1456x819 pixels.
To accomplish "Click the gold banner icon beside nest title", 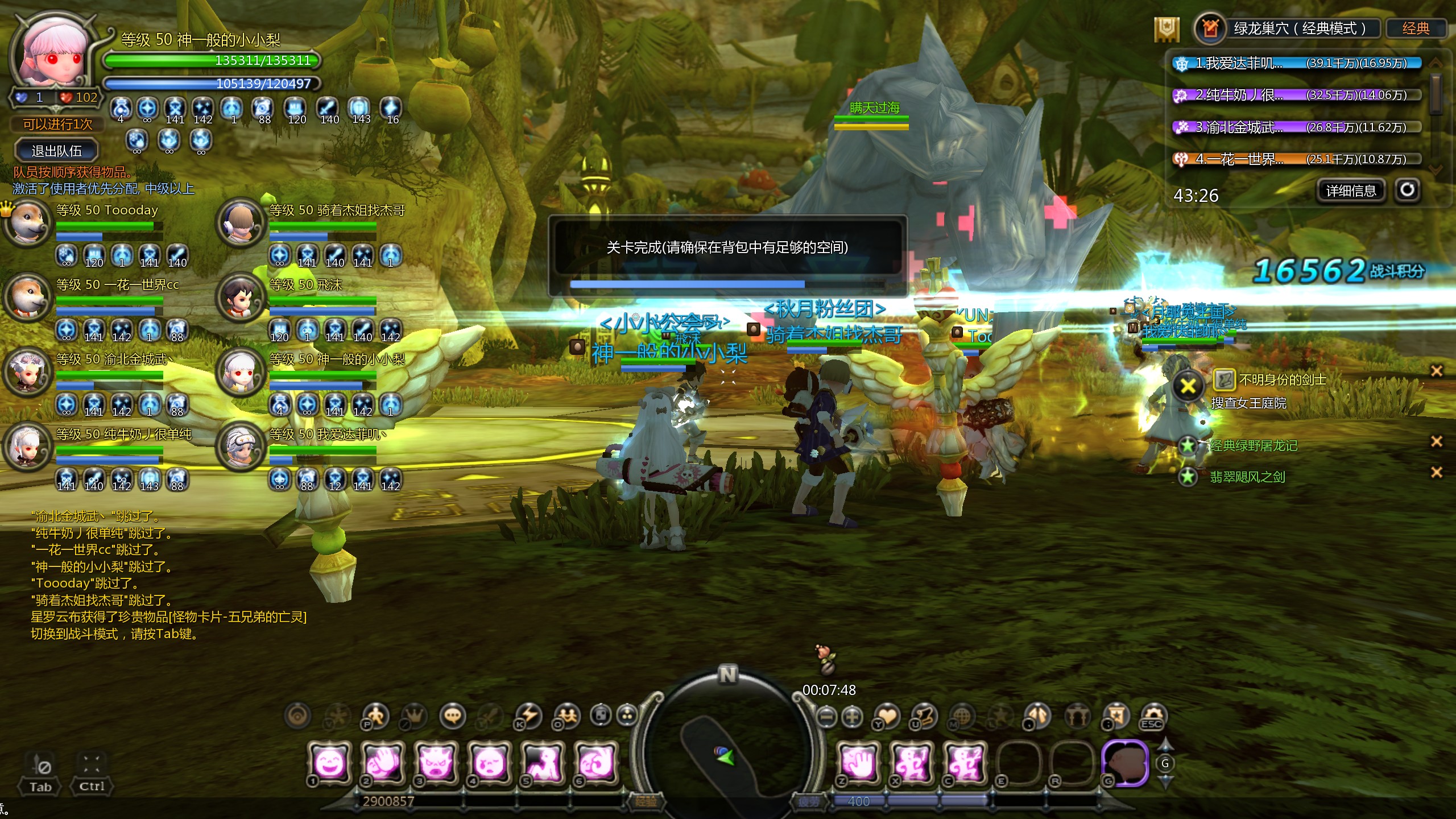I will [1167, 29].
